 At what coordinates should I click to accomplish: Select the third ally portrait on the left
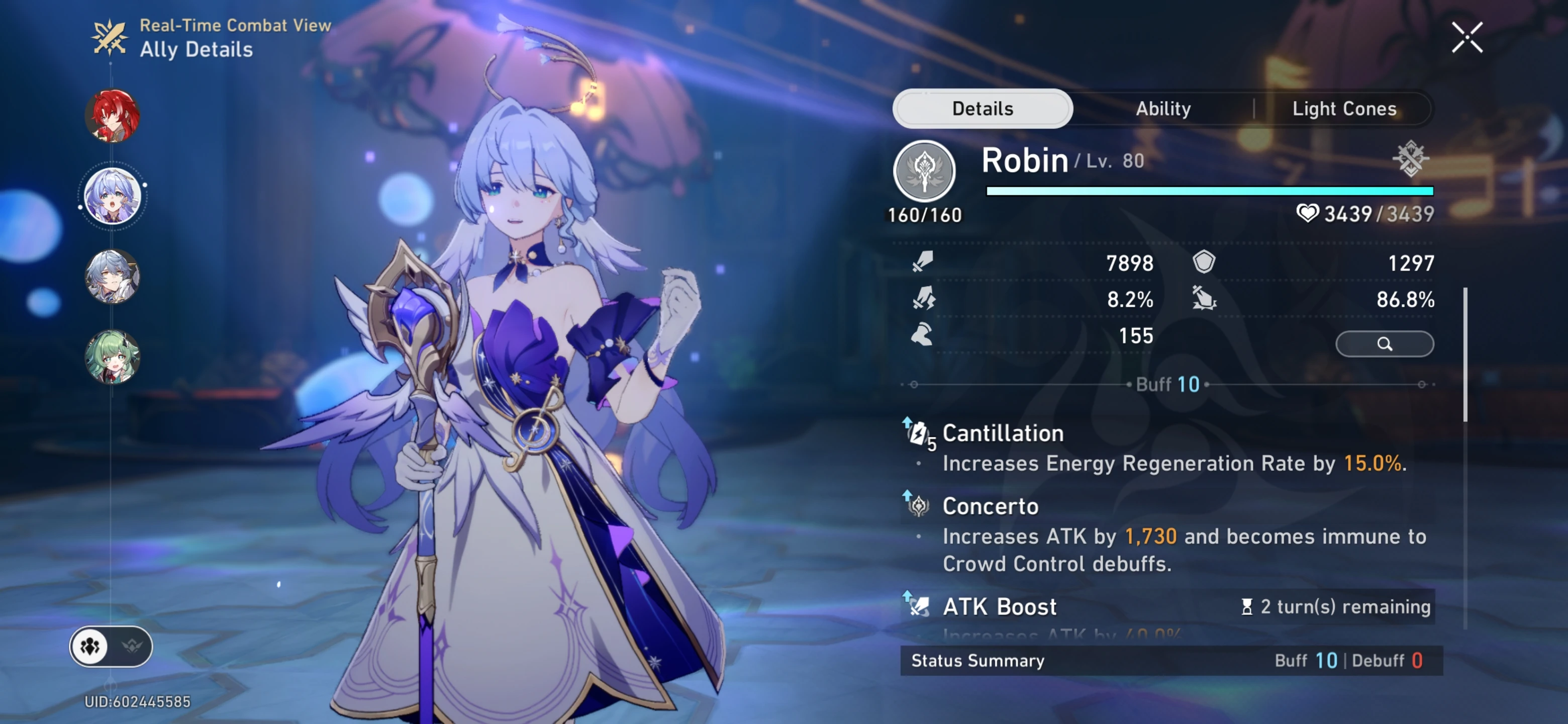coord(112,277)
